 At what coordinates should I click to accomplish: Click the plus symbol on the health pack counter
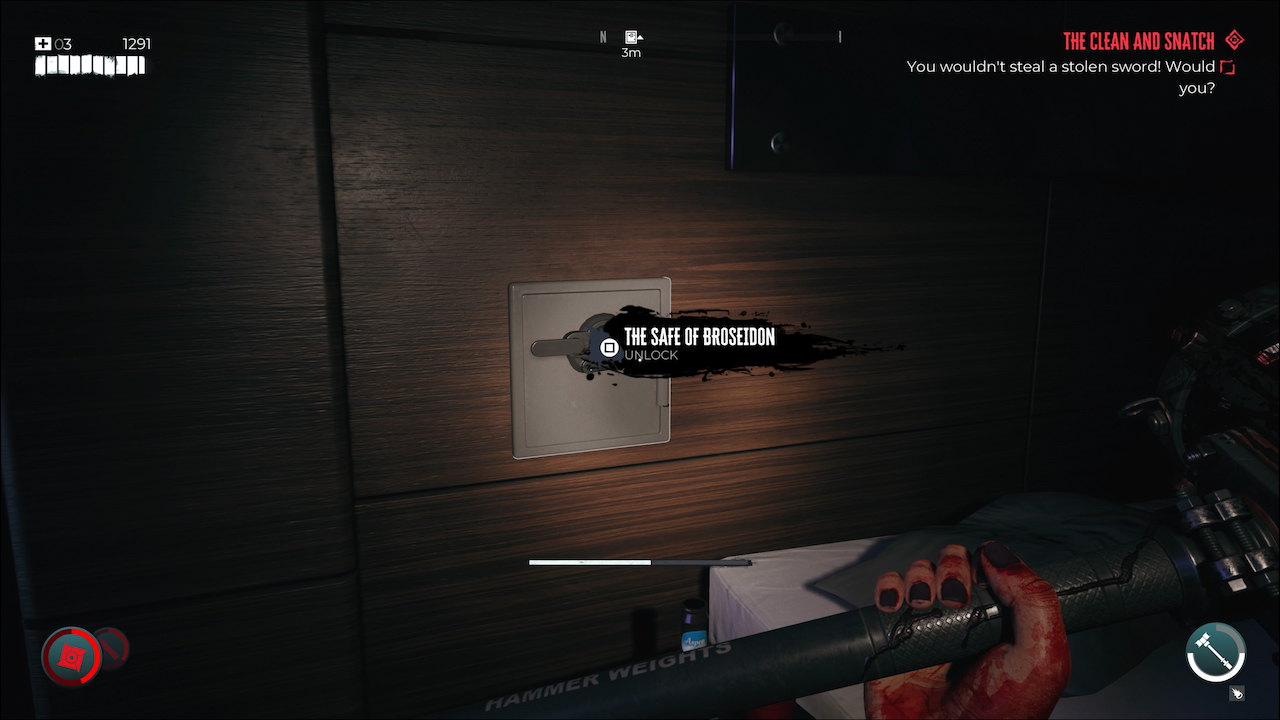(x=44, y=43)
